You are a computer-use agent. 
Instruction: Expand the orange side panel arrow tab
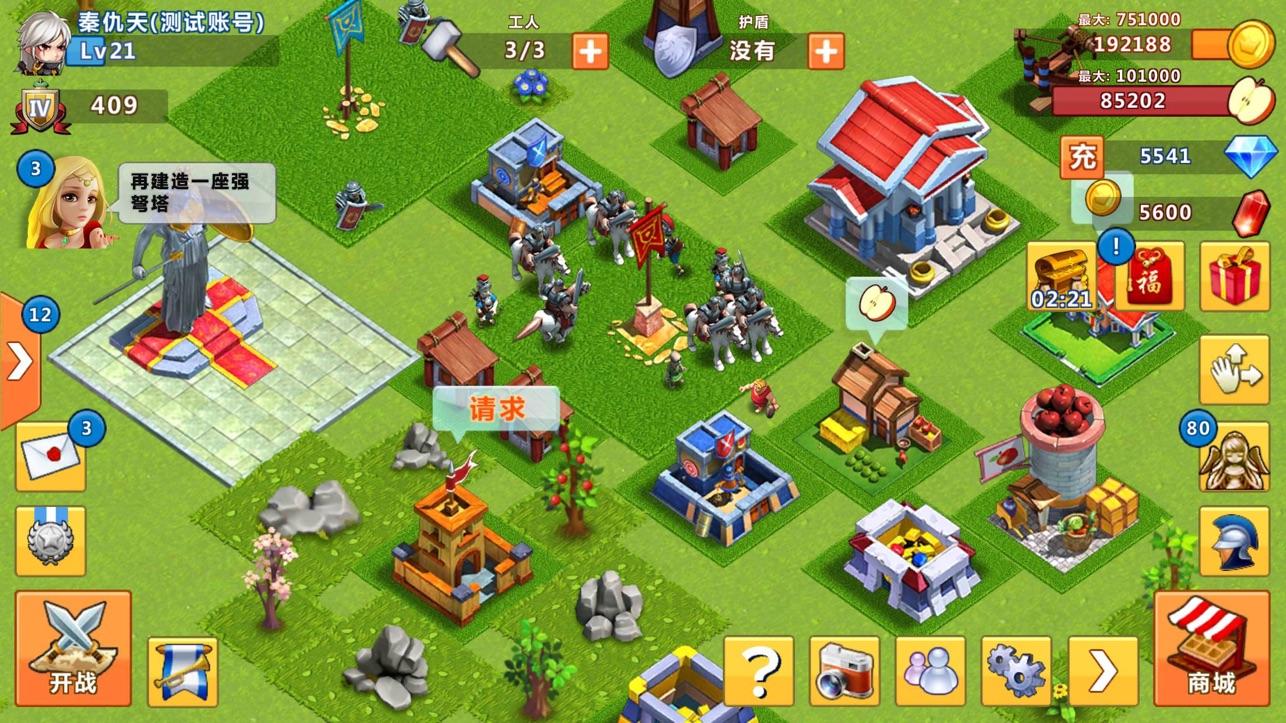click(x=19, y=361)
